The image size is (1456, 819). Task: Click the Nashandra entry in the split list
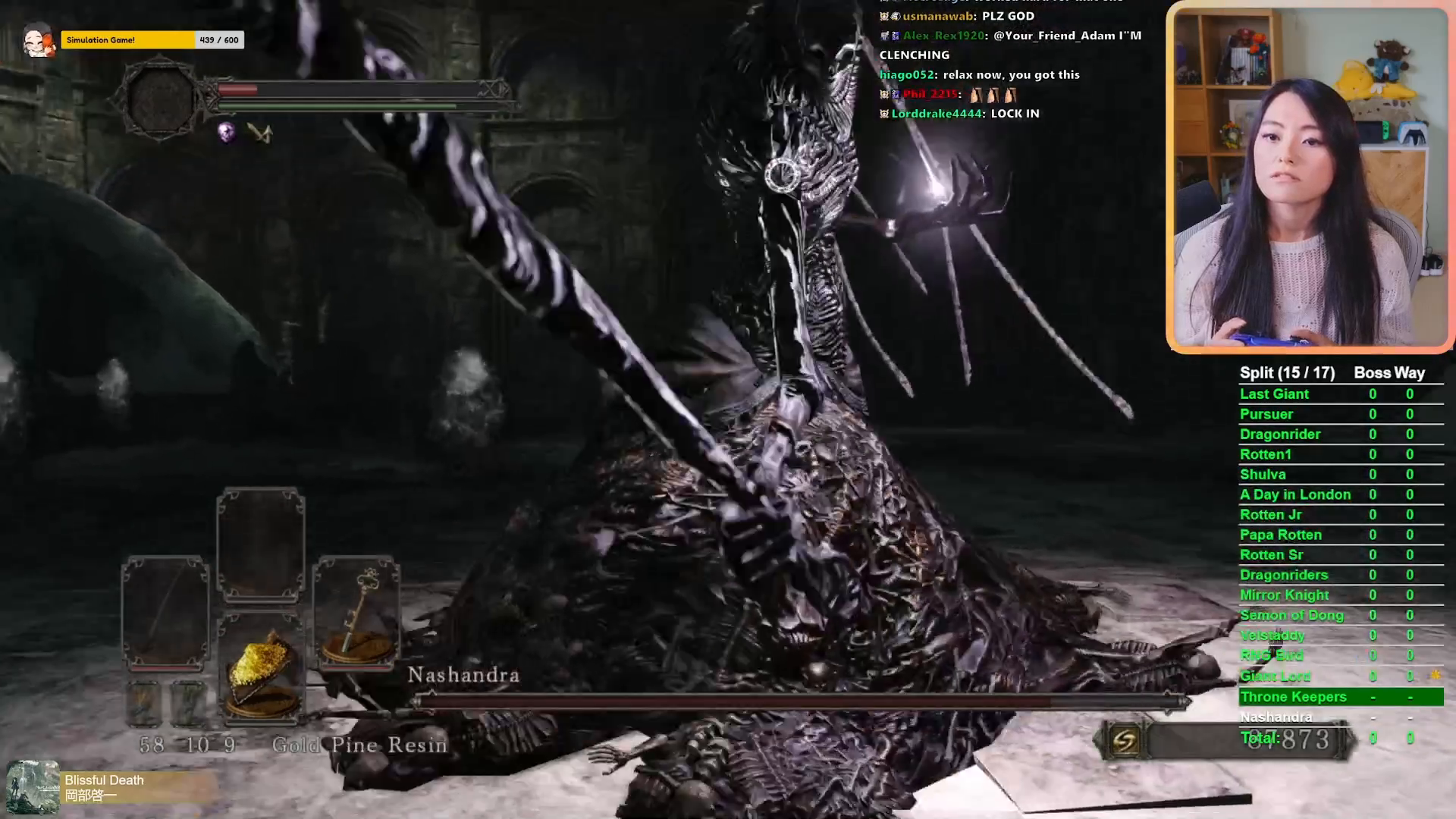pos(1276,716)
